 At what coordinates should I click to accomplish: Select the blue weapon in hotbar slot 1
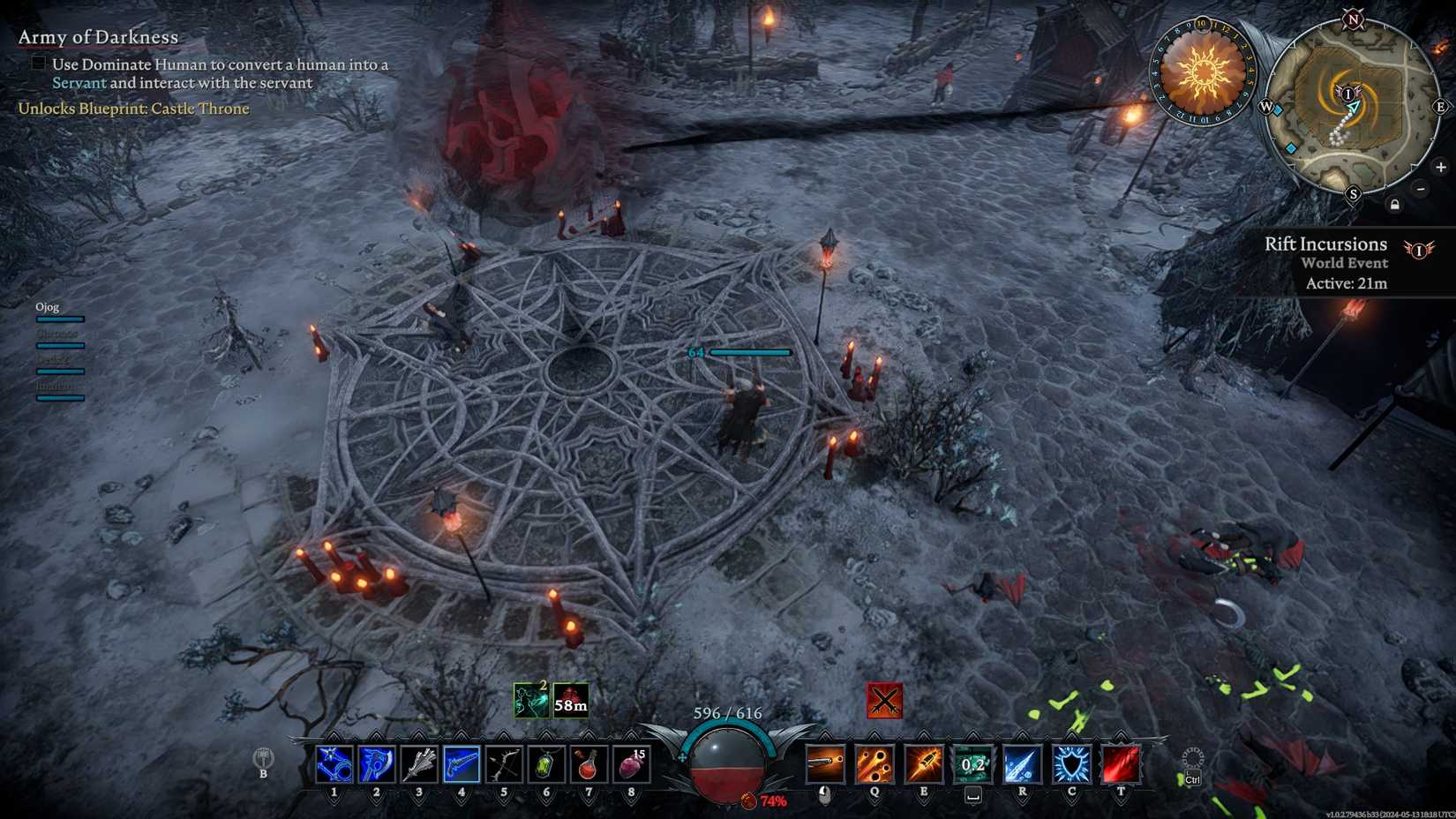[x=334, y=764]
